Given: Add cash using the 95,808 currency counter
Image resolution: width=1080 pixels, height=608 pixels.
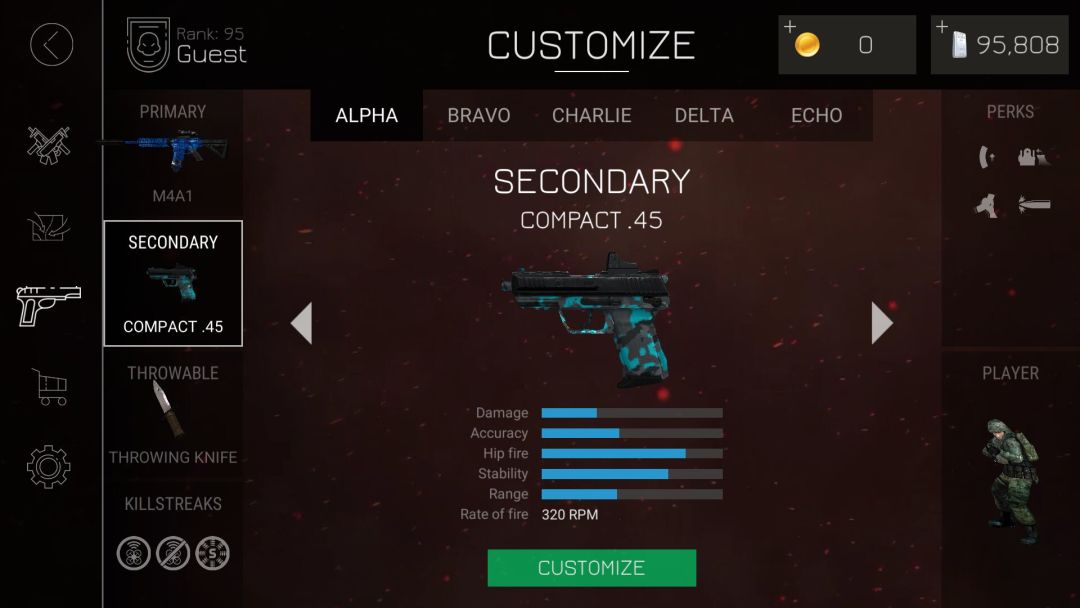Looking at the screenshot, I should point(999,45).
